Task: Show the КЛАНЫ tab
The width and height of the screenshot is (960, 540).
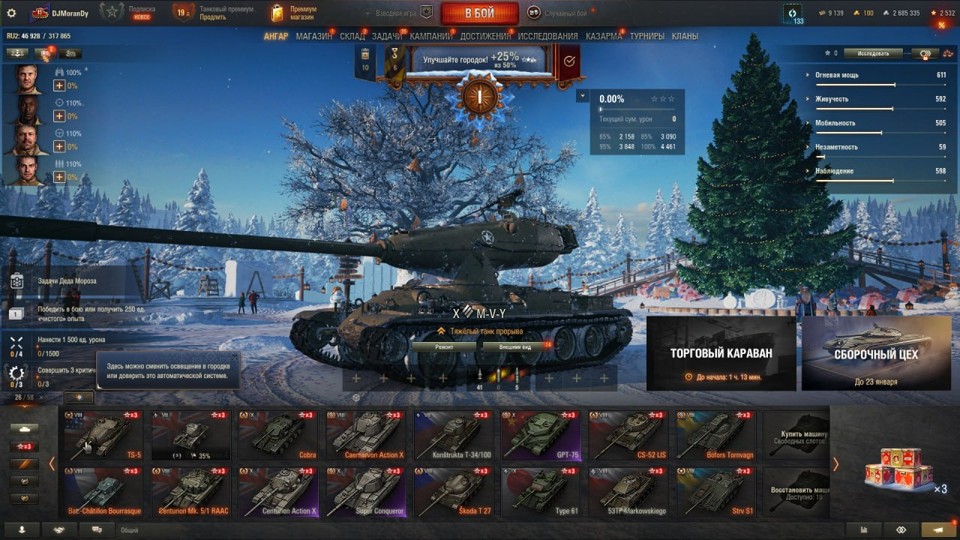Action: coord(685,36)
